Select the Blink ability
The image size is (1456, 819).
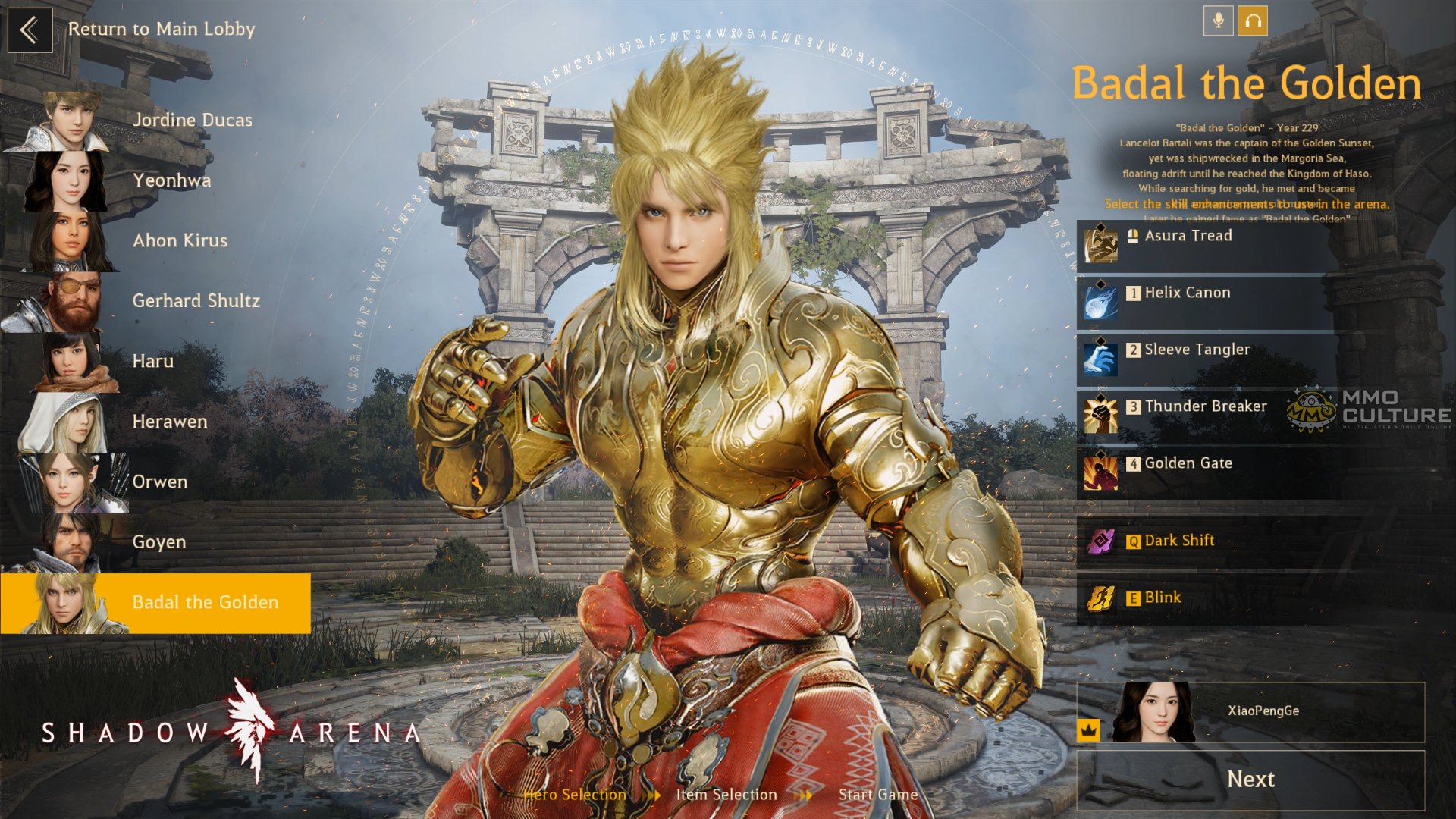tap(1206, 598)
